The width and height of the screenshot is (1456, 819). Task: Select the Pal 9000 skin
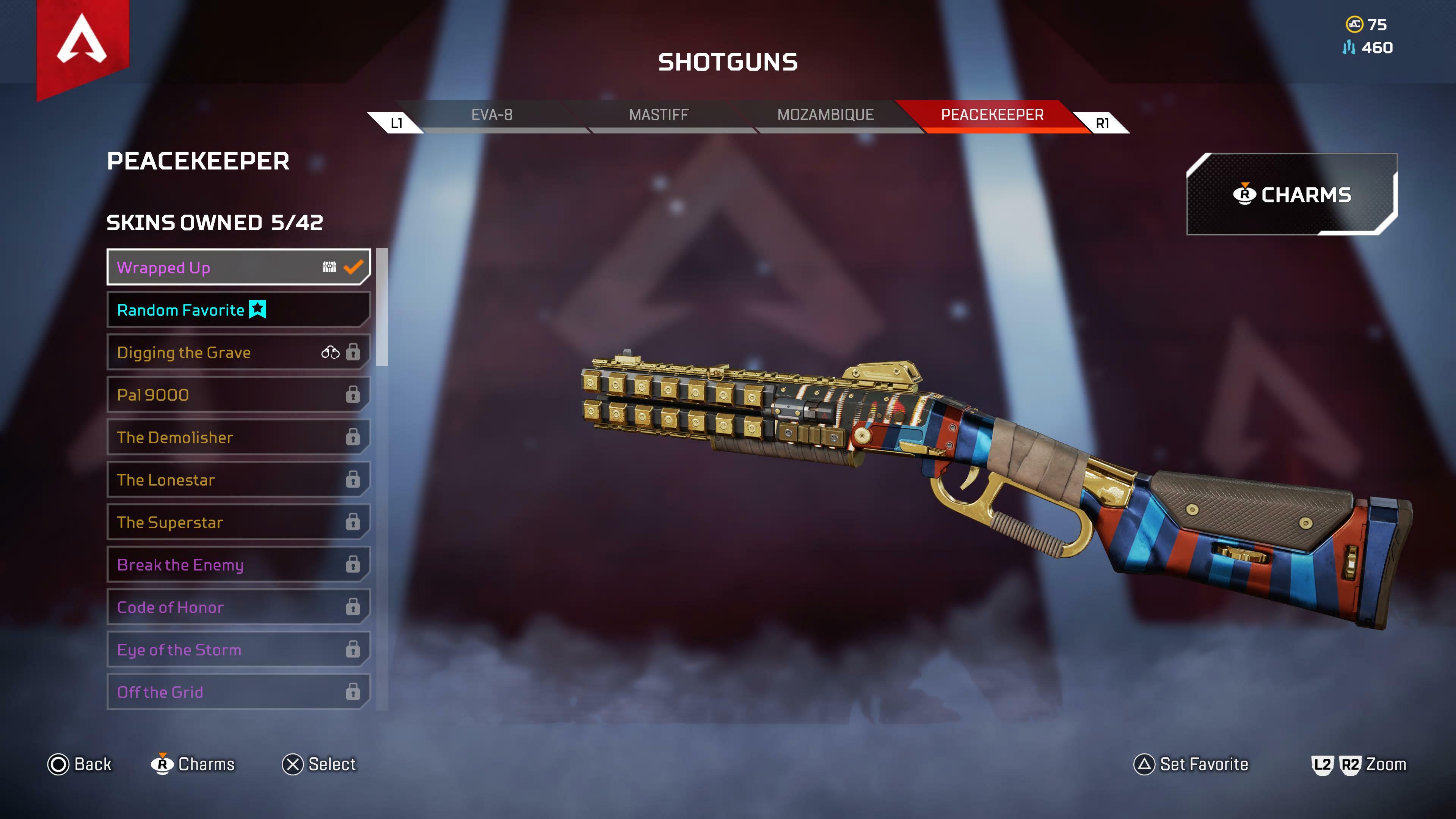tap(238, 394)
